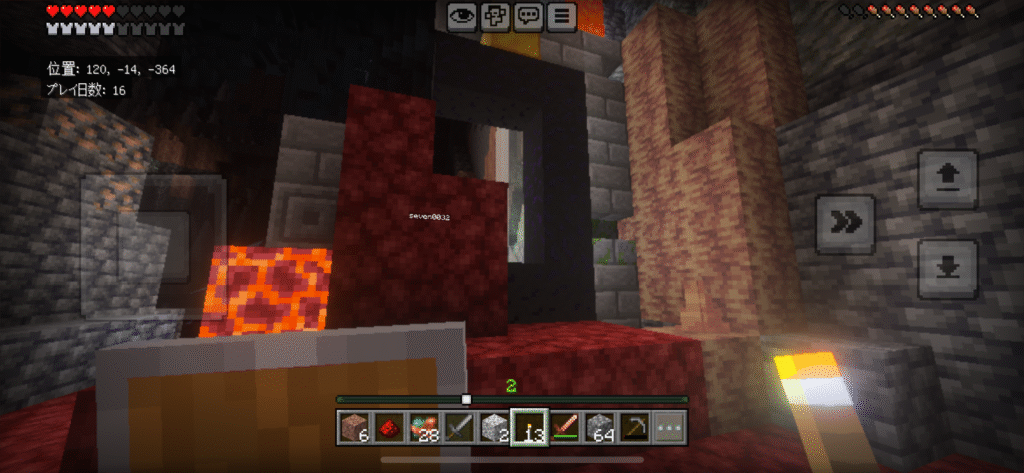Select the torch stack of 13
This screenshot has width=1024, height=473.
(530, 427)
